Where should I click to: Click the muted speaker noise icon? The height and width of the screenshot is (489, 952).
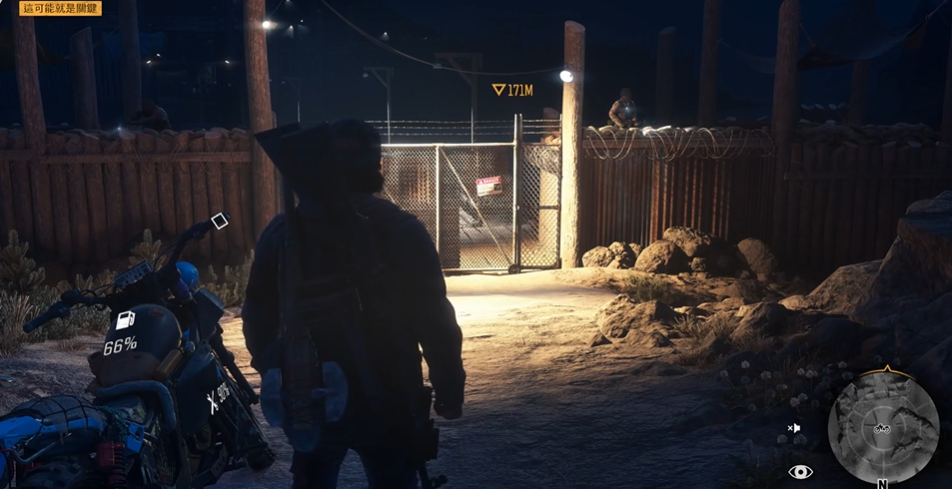click(794, 428)
